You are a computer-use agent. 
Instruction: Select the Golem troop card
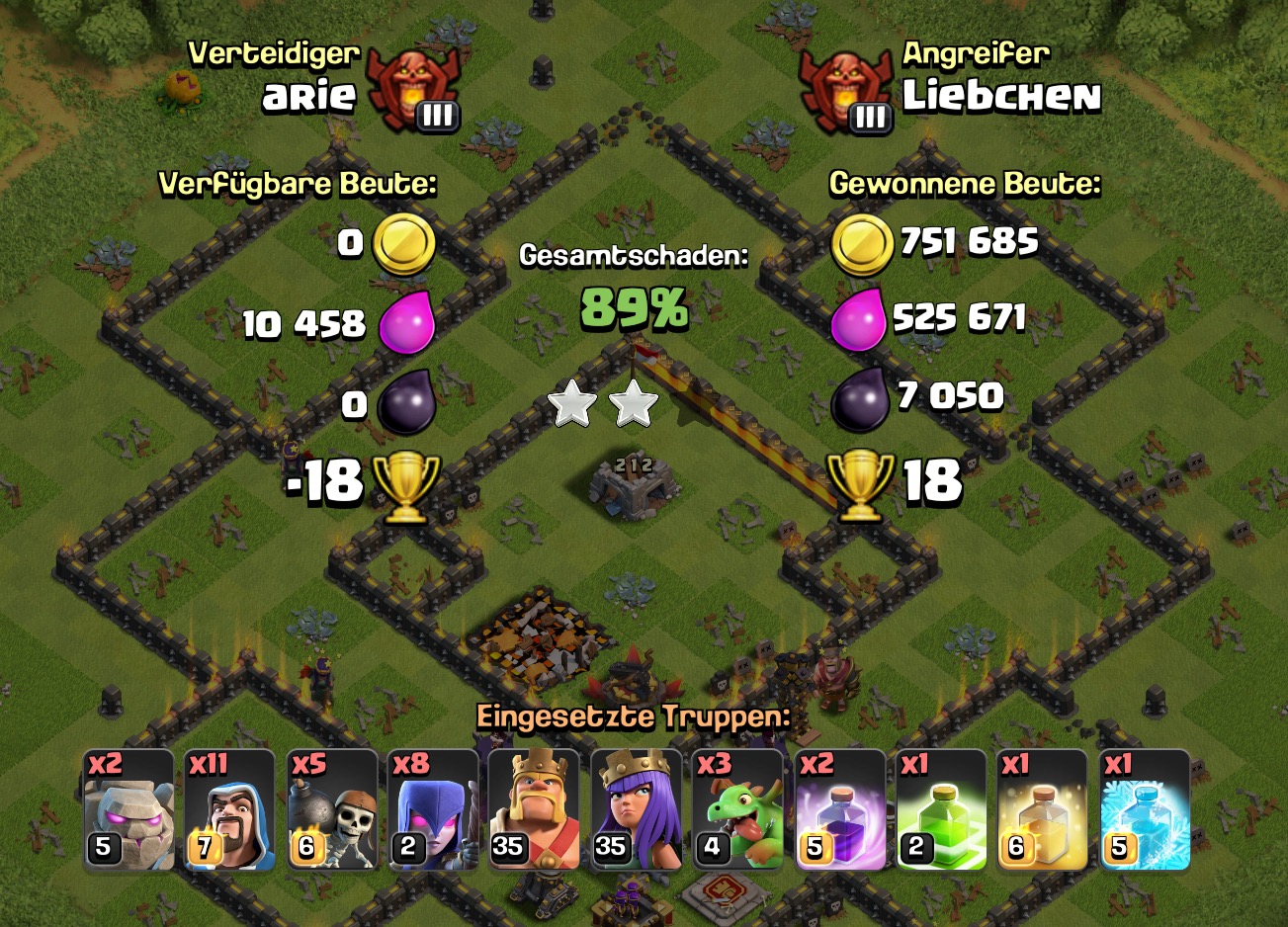coord(129,809)
